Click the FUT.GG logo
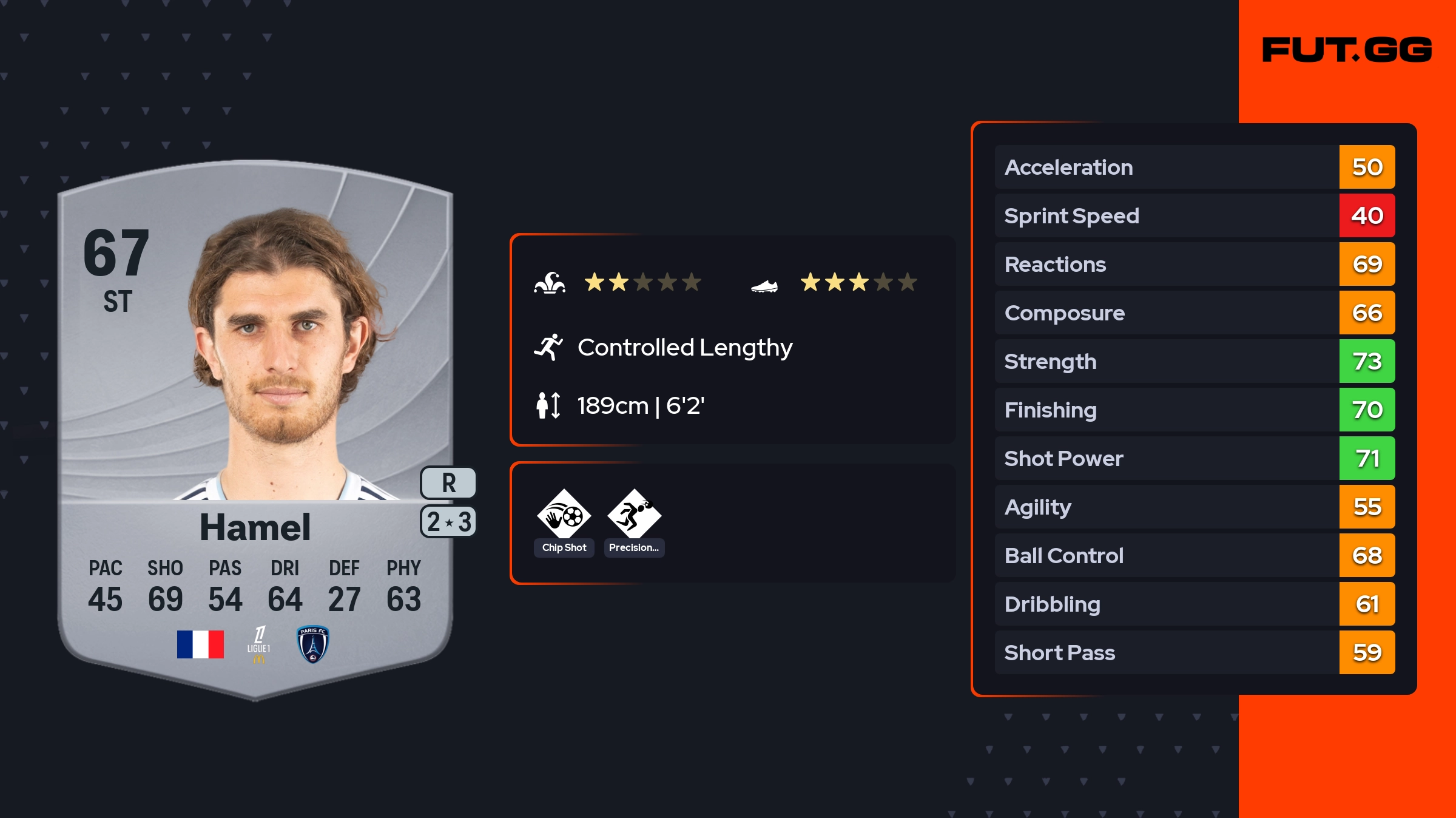1456x818 pixels. (x=1347, y=50)
